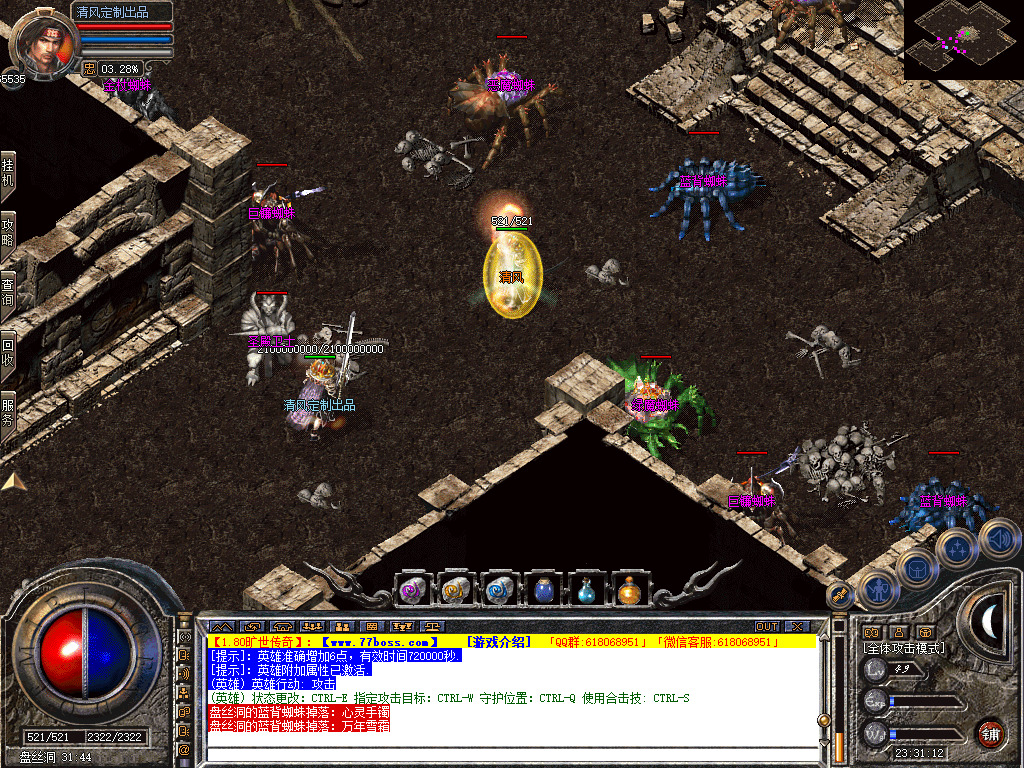Open the 挂机 auto-battle side tab
Image resolution: width=1024 pixels, height=768 pixels.
pyautogui.click(x=8, y=173)
